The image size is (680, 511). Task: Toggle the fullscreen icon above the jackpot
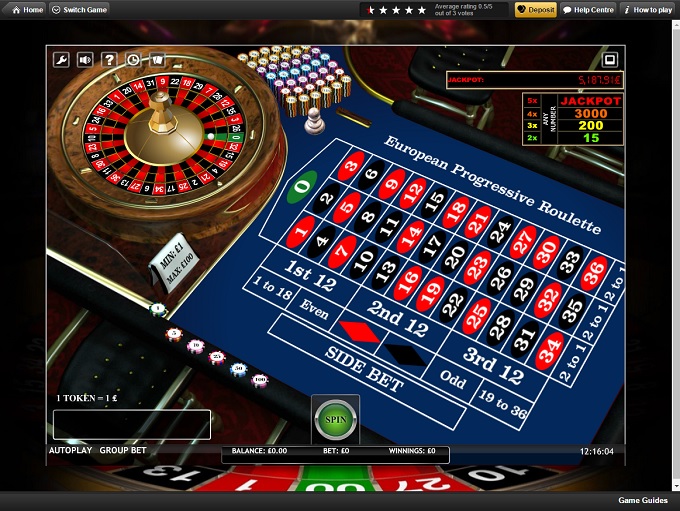[611, 59]
